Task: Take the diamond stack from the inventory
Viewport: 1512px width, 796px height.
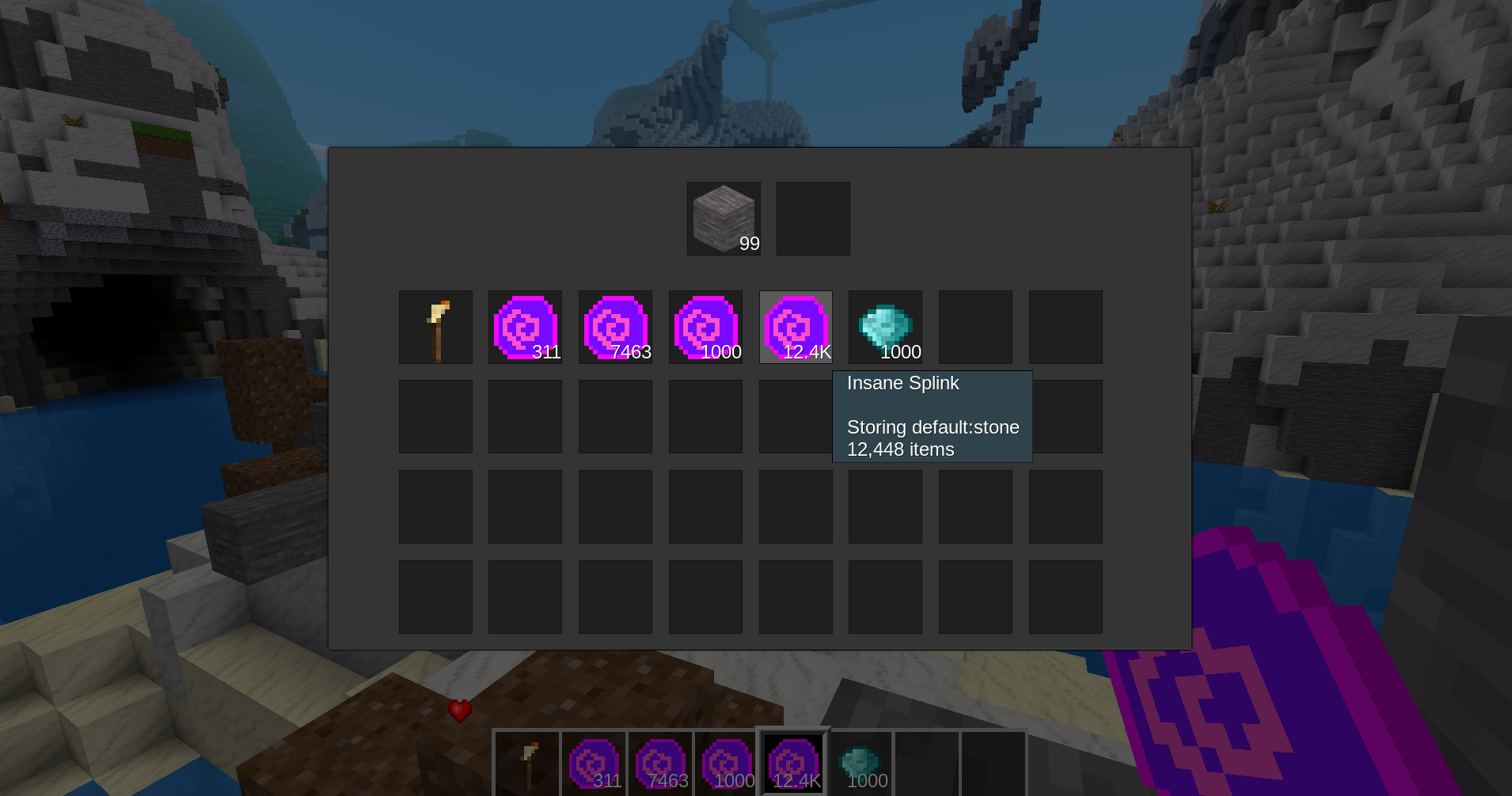Action: click(x=885, y=327)
